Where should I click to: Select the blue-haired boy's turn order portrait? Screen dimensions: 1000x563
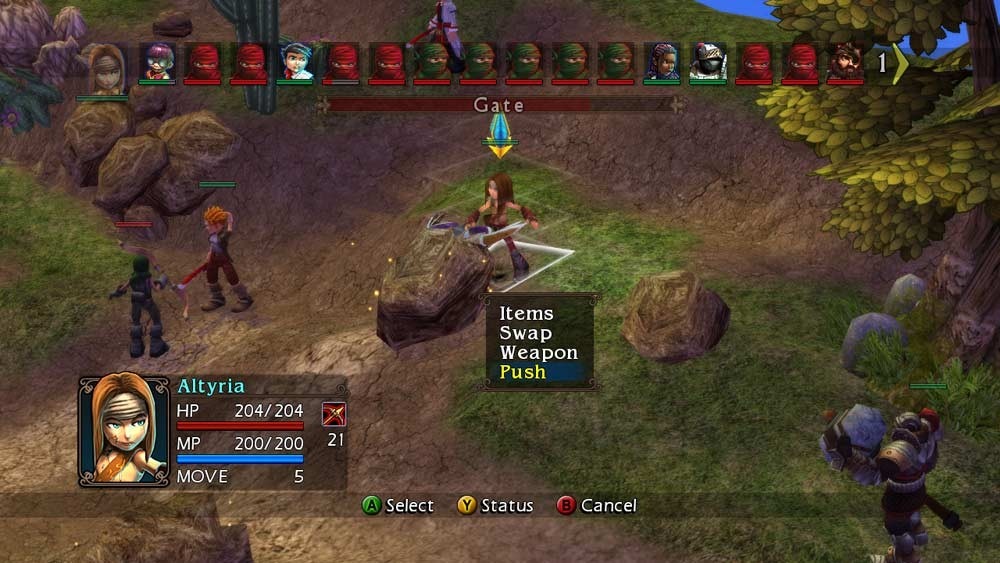pos(297,62)
